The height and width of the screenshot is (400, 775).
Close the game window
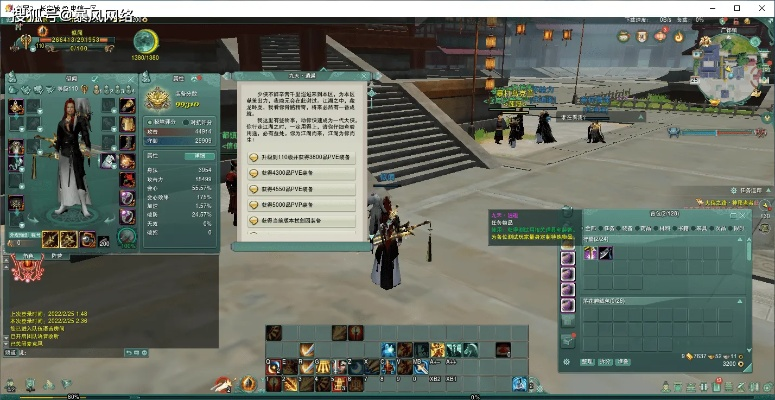pos(764,8)
